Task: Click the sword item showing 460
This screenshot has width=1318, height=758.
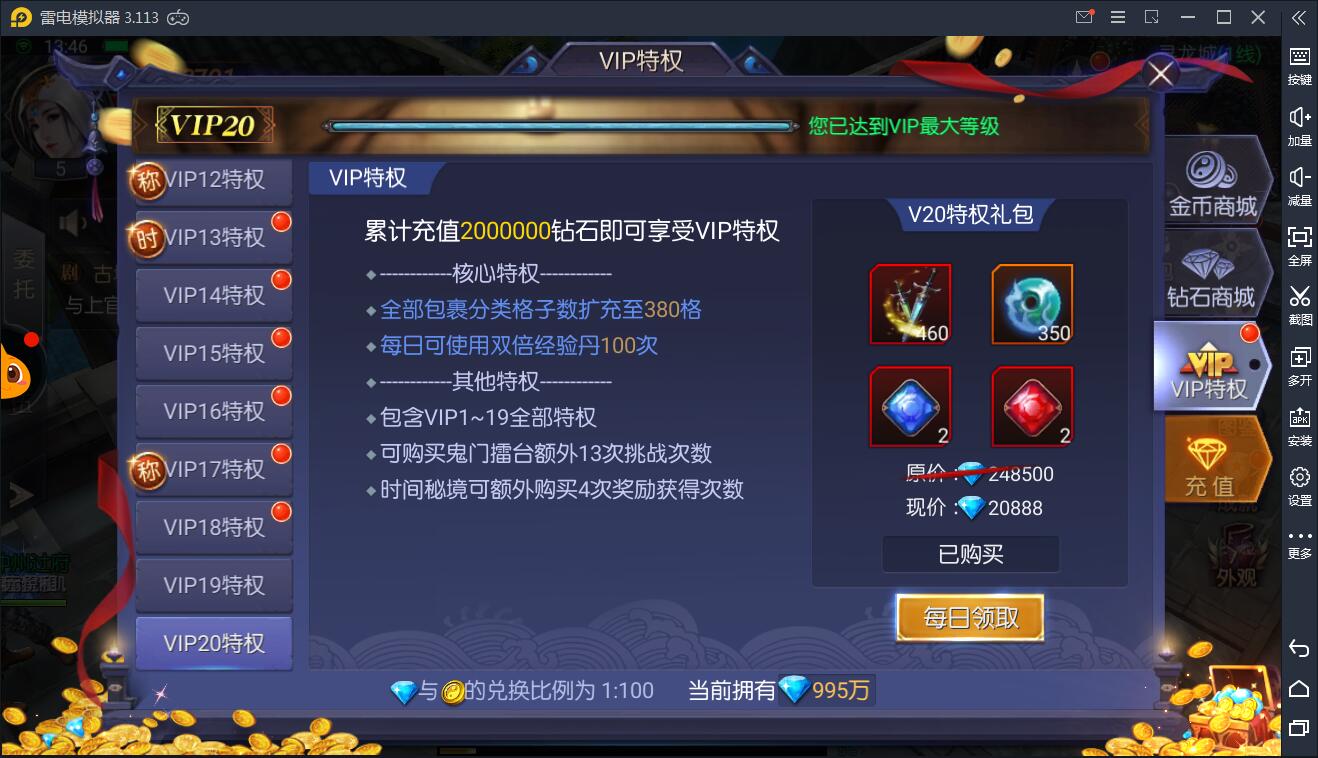Action: tap(910, 303)
